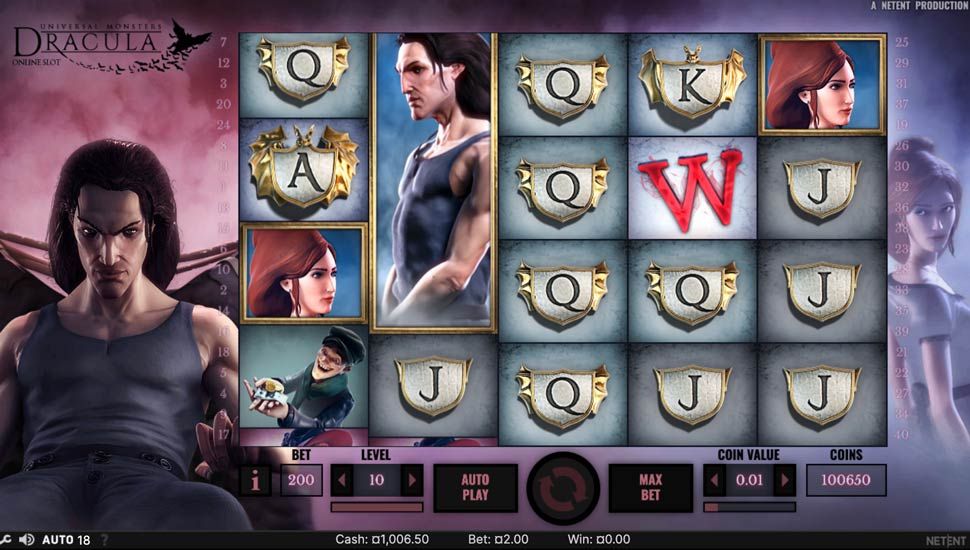
Task: Select Max Bet
Action: (651, 487)
